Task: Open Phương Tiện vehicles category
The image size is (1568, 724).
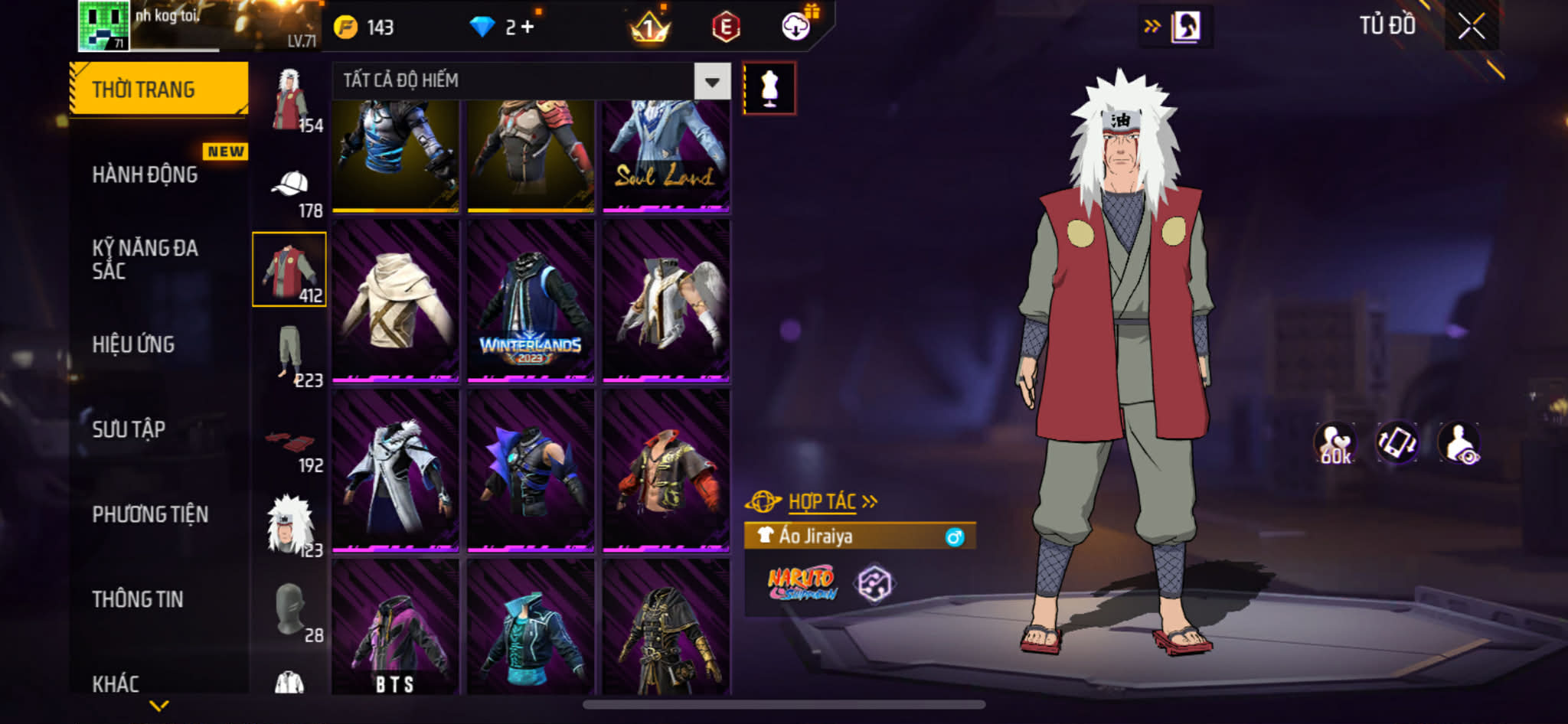Action: [150, 514]
